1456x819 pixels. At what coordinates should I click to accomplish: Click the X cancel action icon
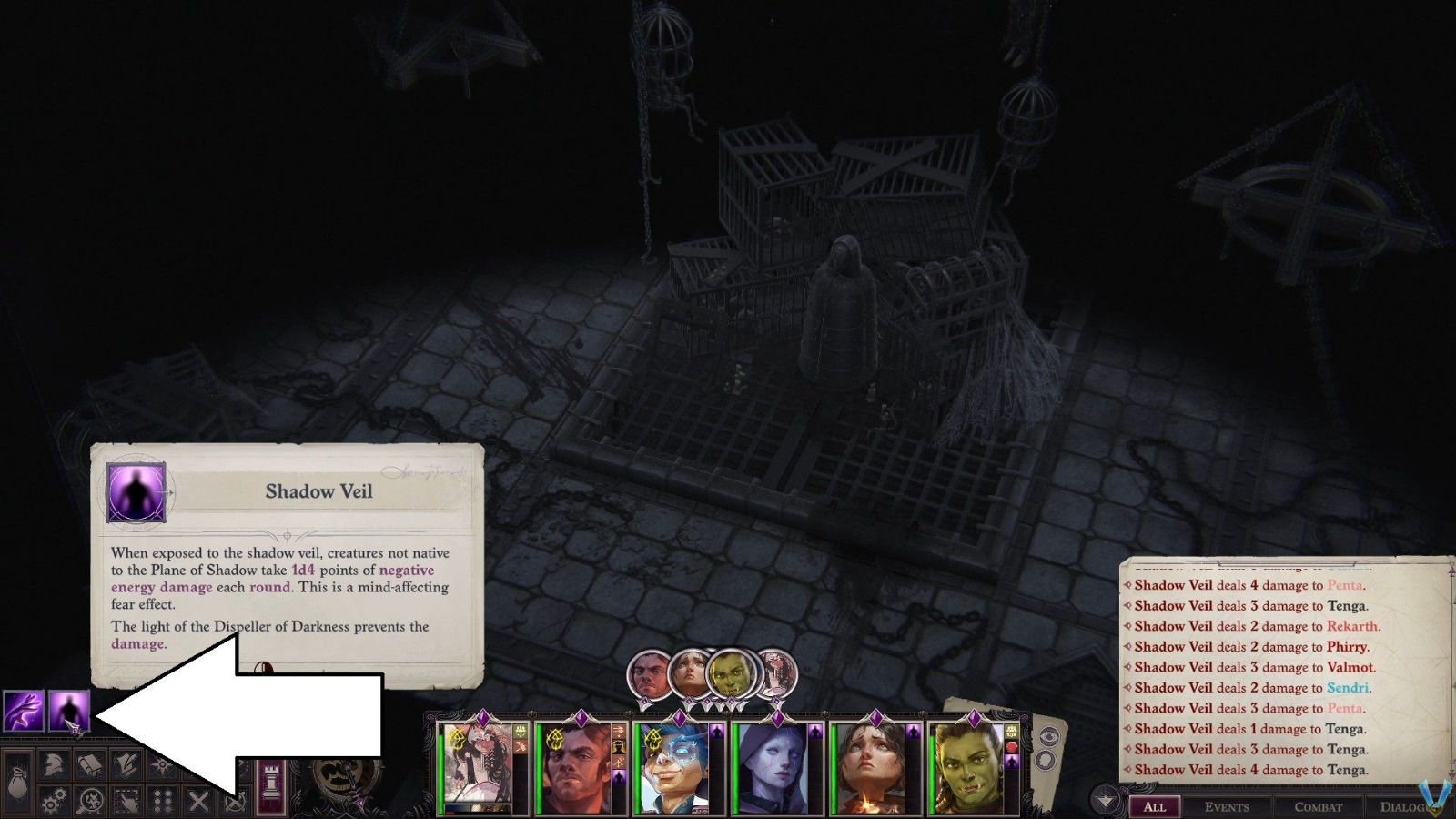click(x=198, y=803)
